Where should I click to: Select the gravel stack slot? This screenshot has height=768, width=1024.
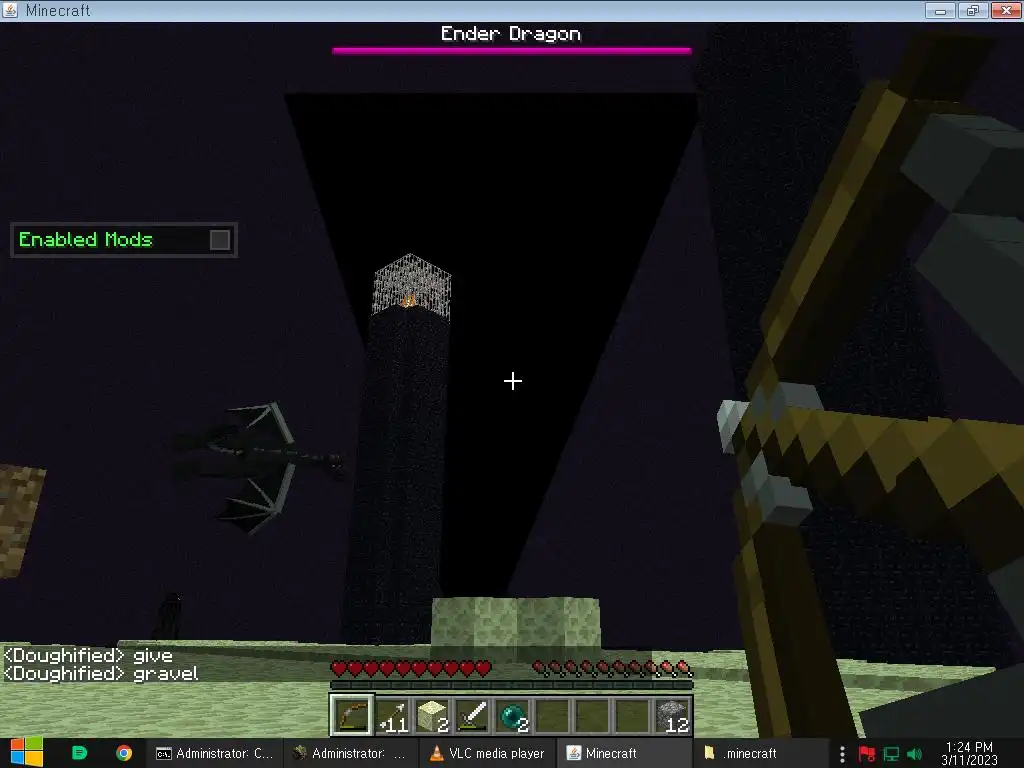[x=673, y=715]
